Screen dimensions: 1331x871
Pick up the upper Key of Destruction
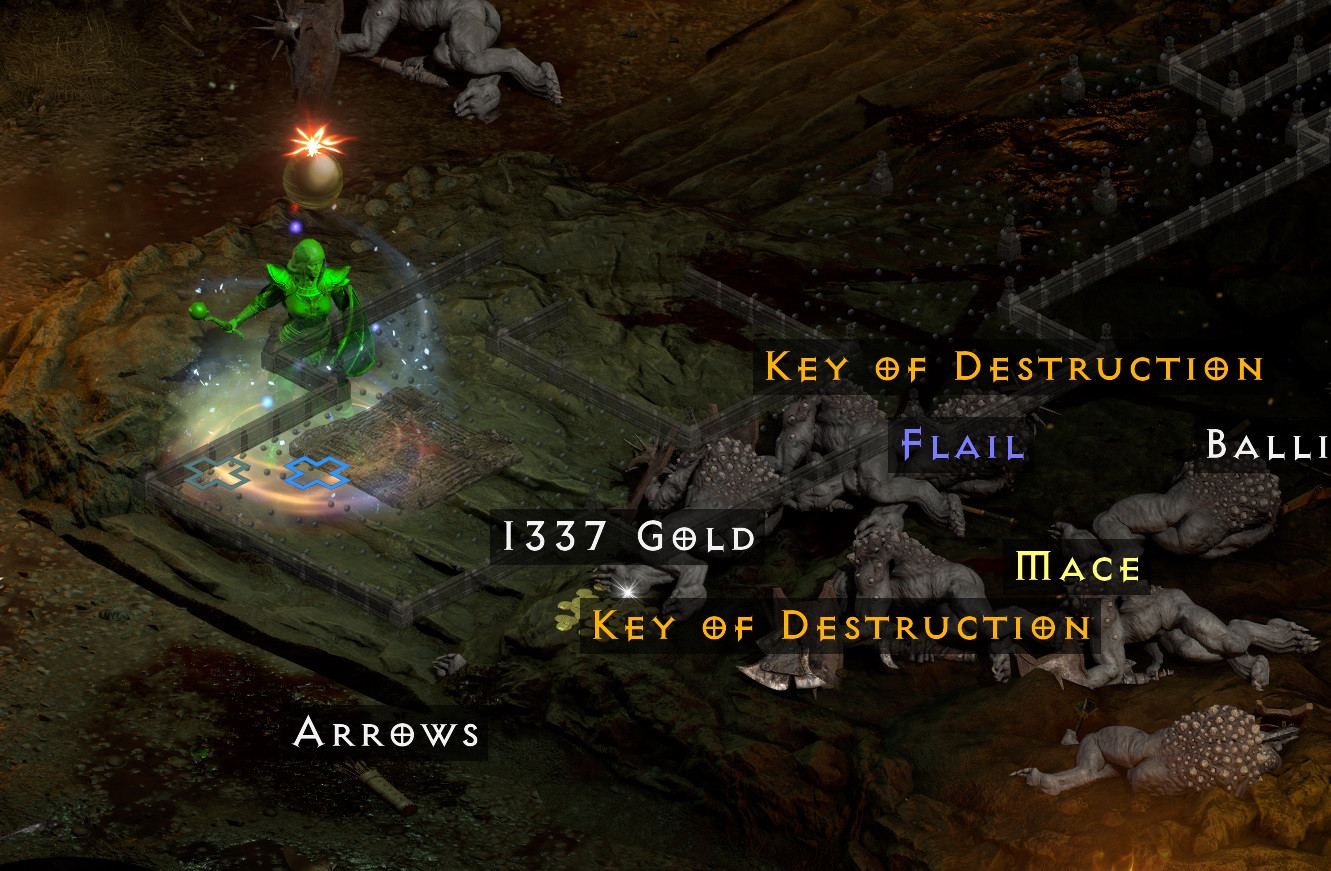(1013, 368)
